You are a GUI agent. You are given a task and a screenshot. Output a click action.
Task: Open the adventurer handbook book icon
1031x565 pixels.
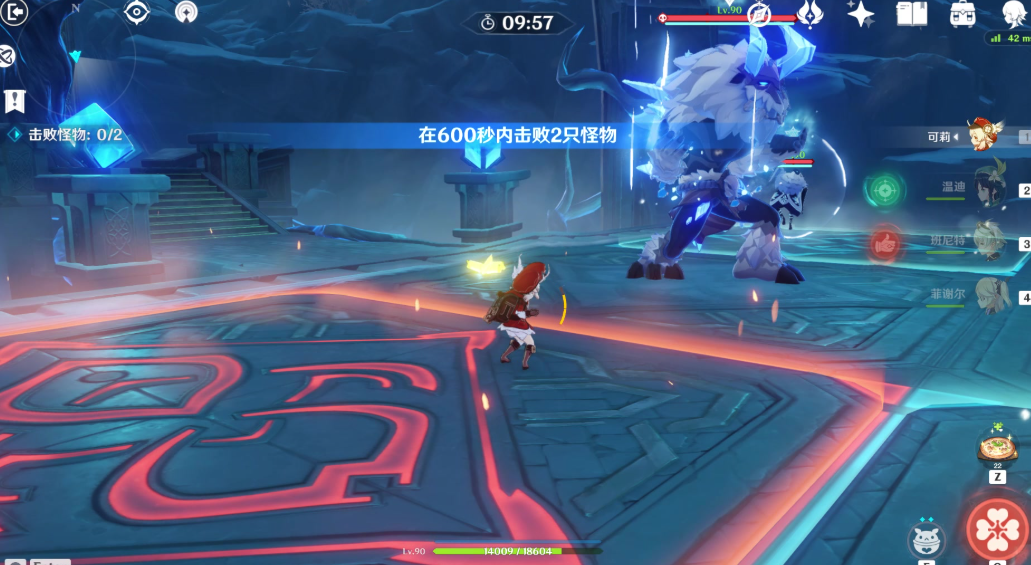(911, 13)
